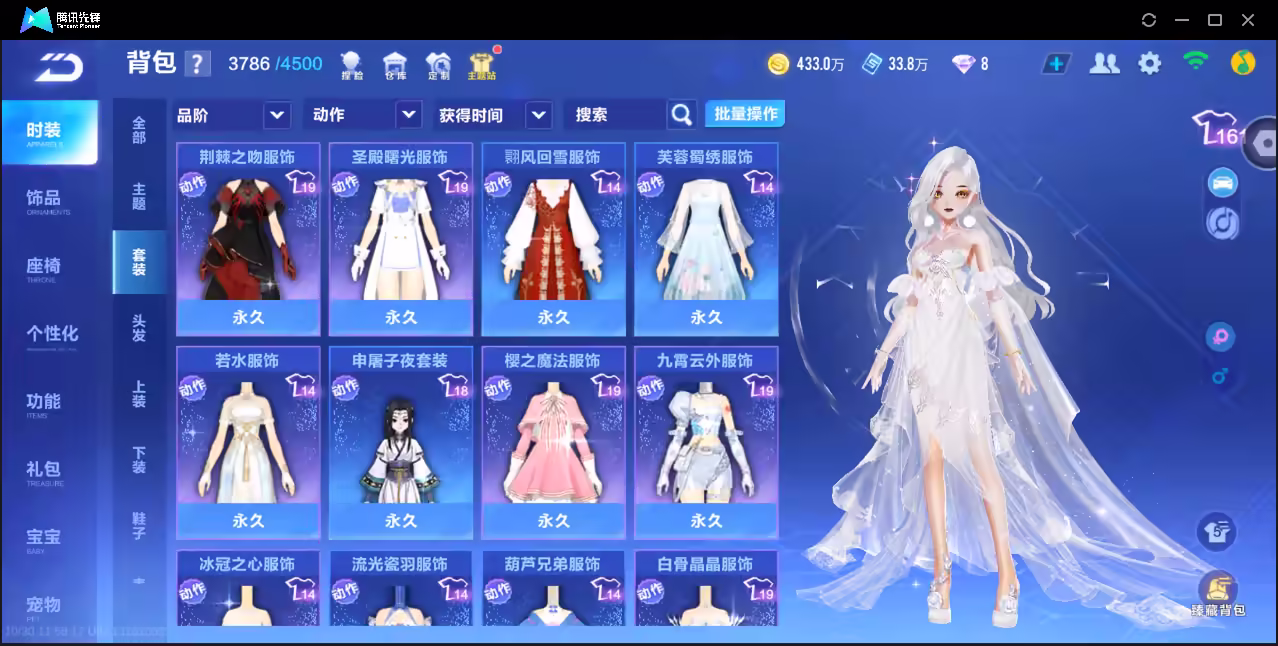The width and height of the screenshot is (1278, 646).
Task: Choose the 上装 tops sub-tab
Action: point(139,393)
